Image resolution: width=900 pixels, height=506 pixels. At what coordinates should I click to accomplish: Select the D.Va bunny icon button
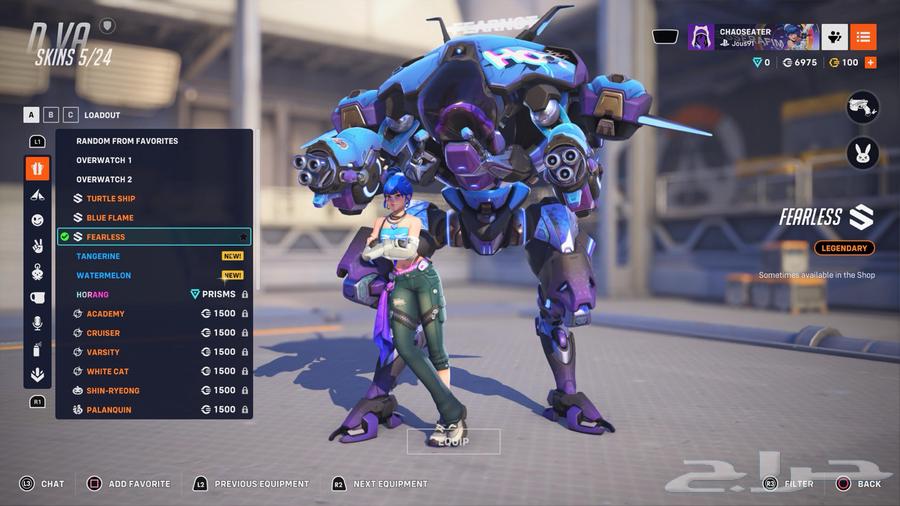click(862, 154)
